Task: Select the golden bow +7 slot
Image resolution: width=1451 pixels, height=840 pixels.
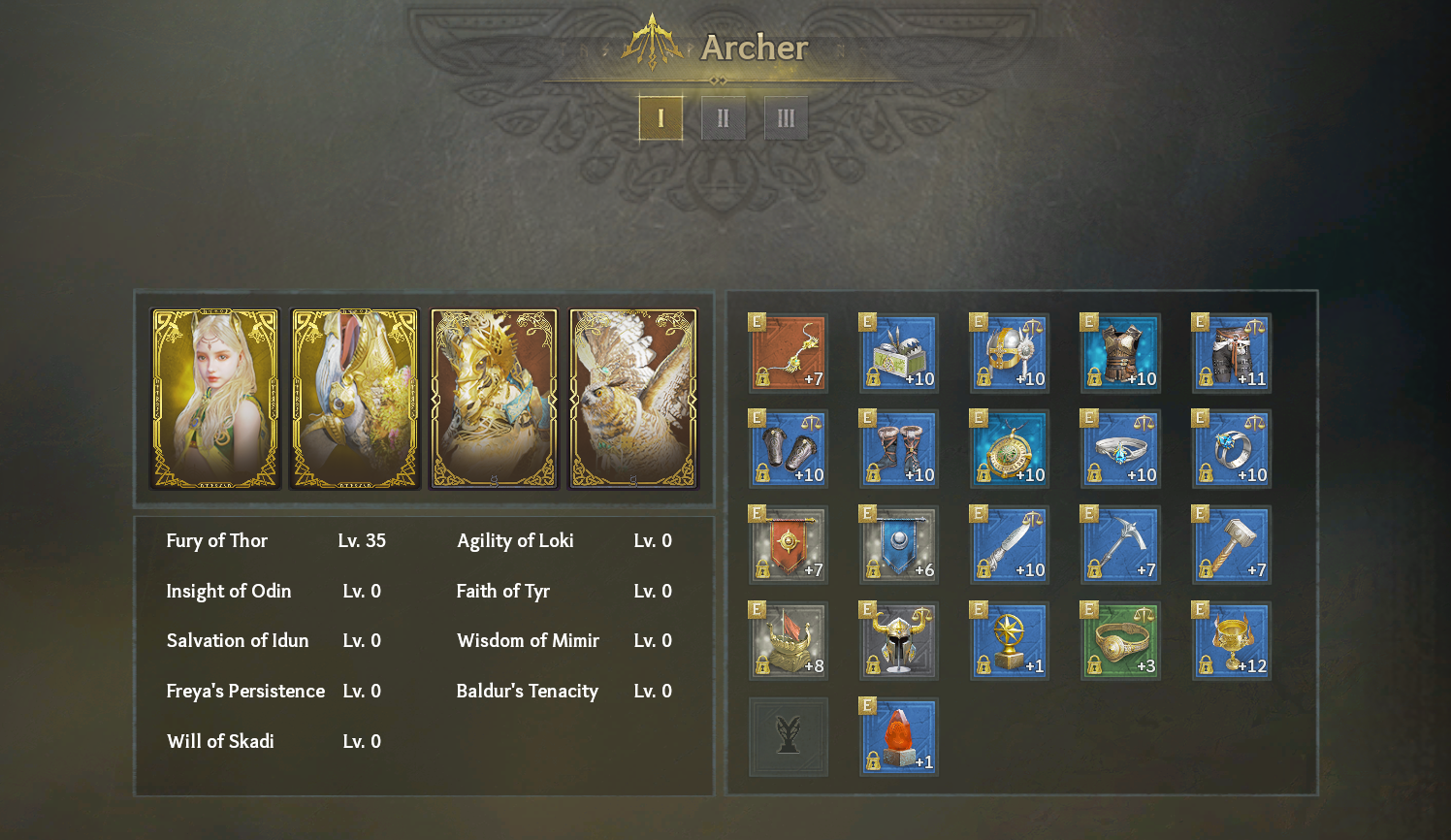Action: click(789, 353)
